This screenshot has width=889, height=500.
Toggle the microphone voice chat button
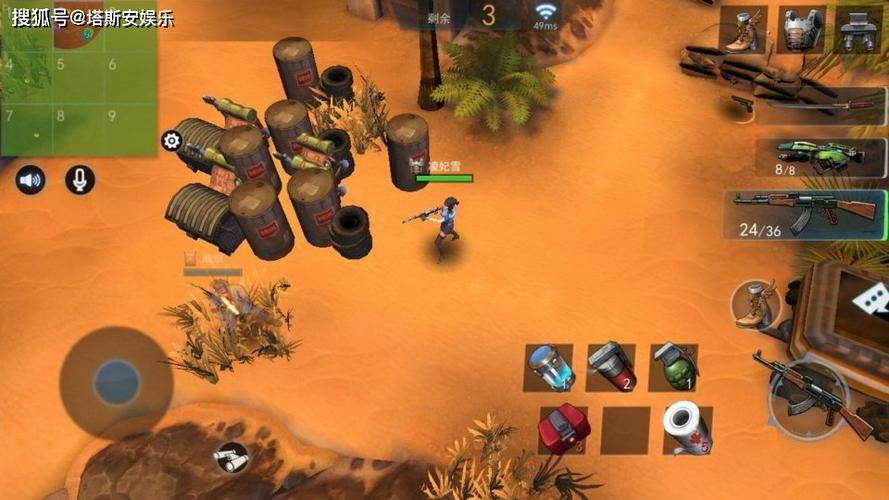click(80, 180)
